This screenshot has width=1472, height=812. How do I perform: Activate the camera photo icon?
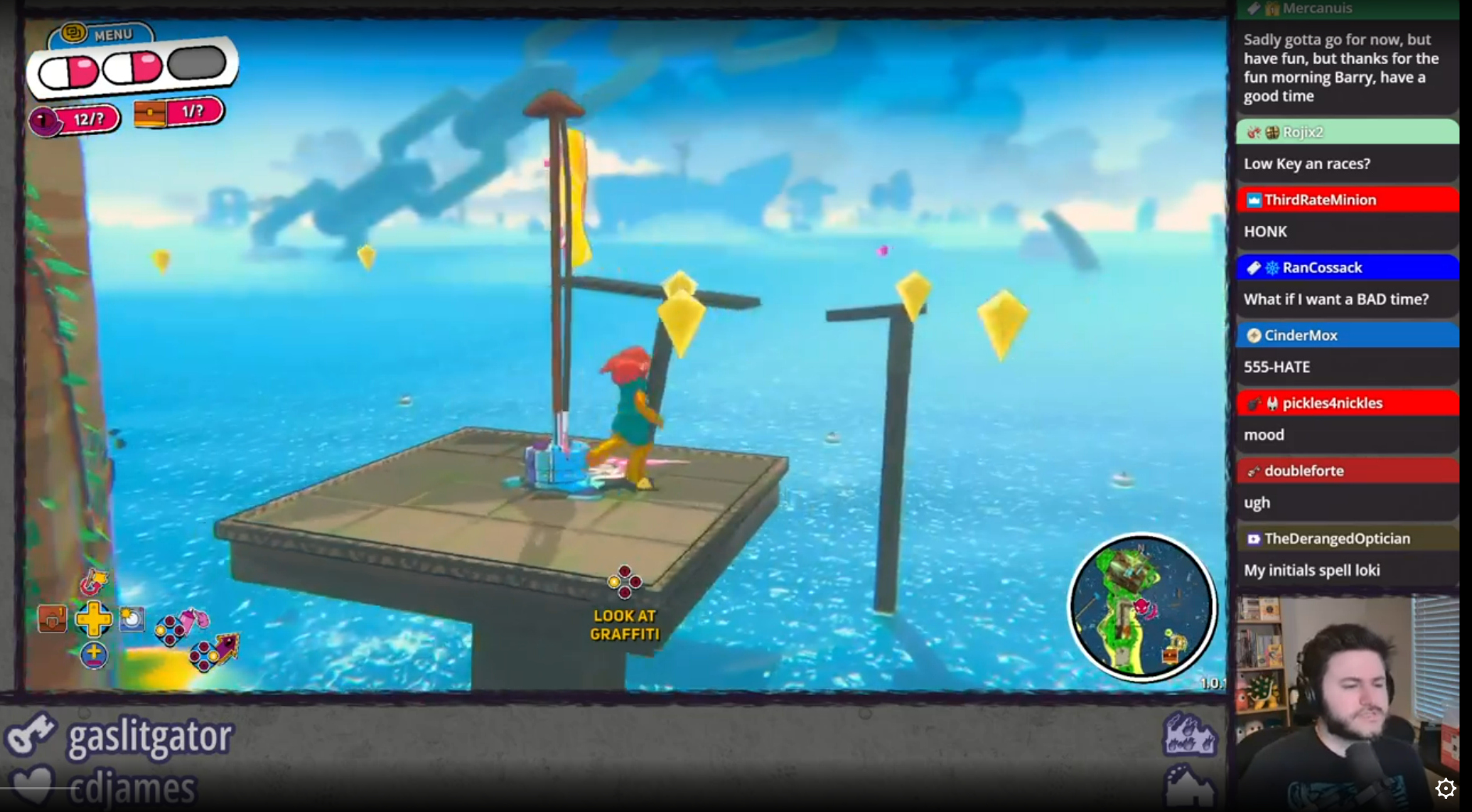click(x=132, y=619)
